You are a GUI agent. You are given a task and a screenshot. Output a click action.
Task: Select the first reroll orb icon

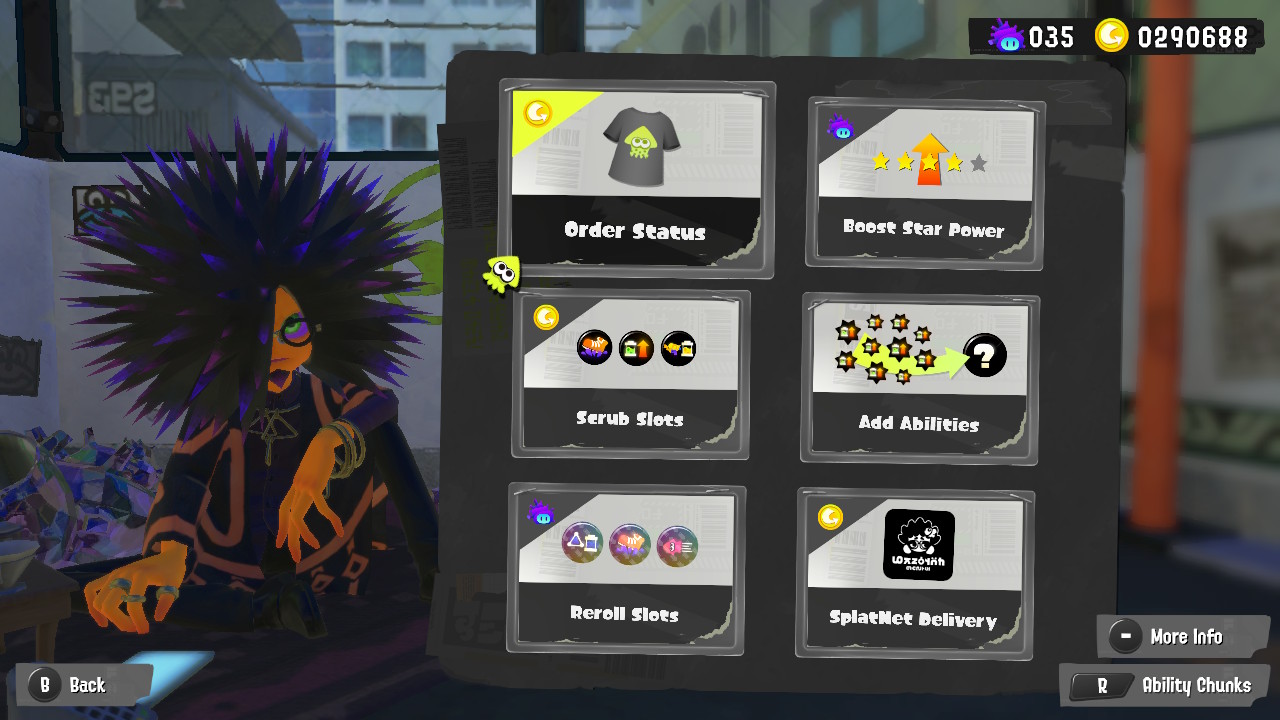[x=582, y=543]
